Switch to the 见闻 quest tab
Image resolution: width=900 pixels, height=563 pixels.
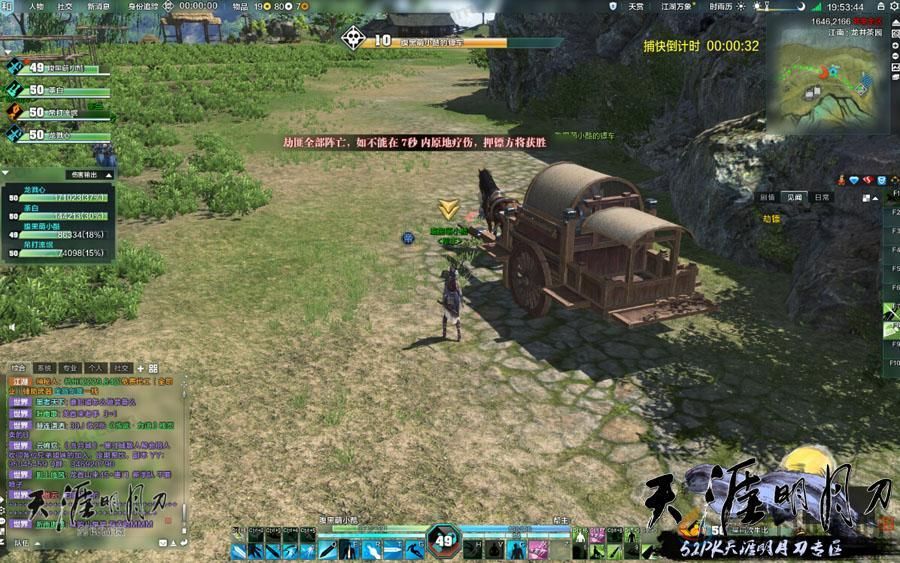pos(795,198)
